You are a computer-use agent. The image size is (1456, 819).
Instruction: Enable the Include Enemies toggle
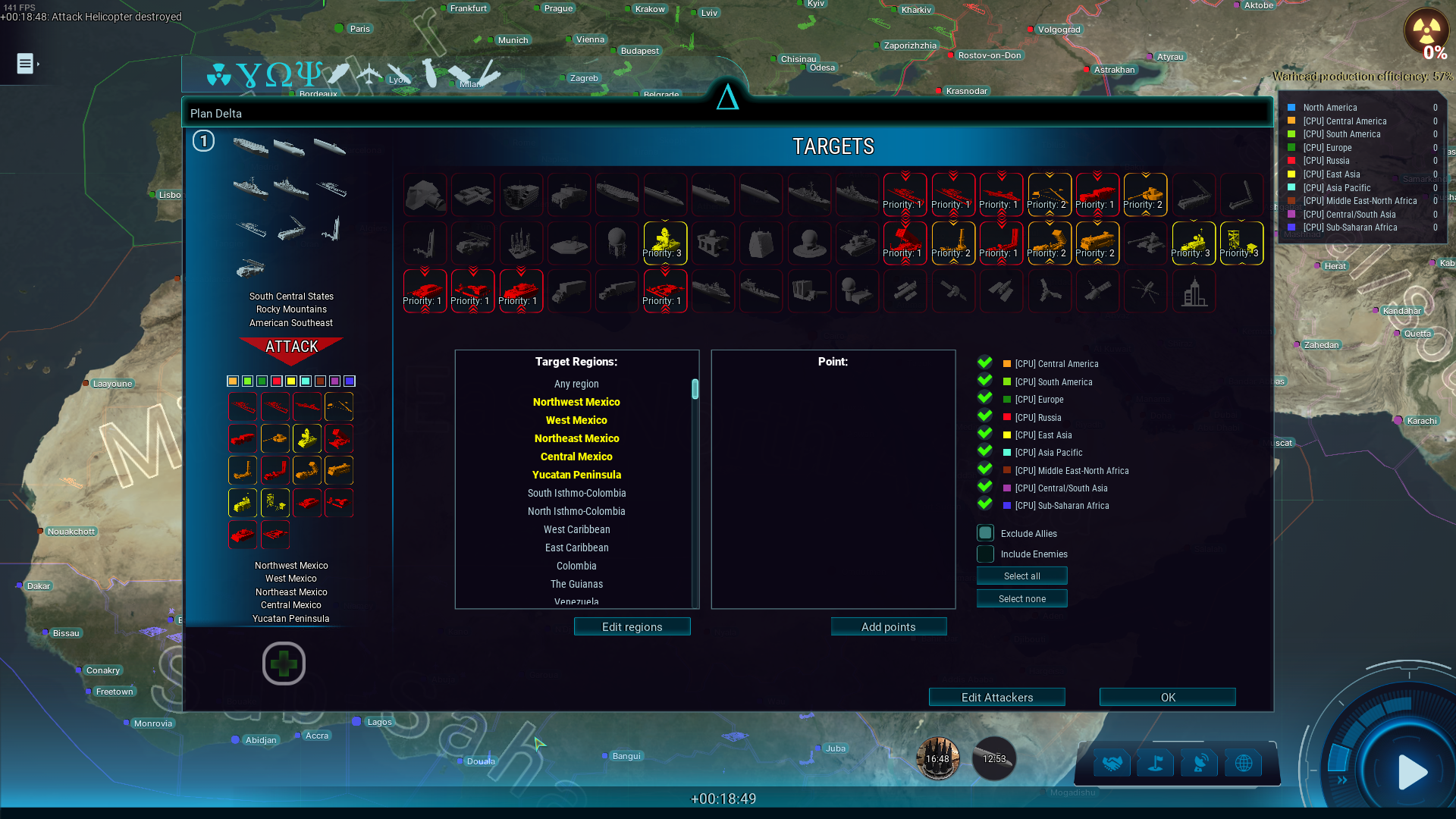coord(984,554)
